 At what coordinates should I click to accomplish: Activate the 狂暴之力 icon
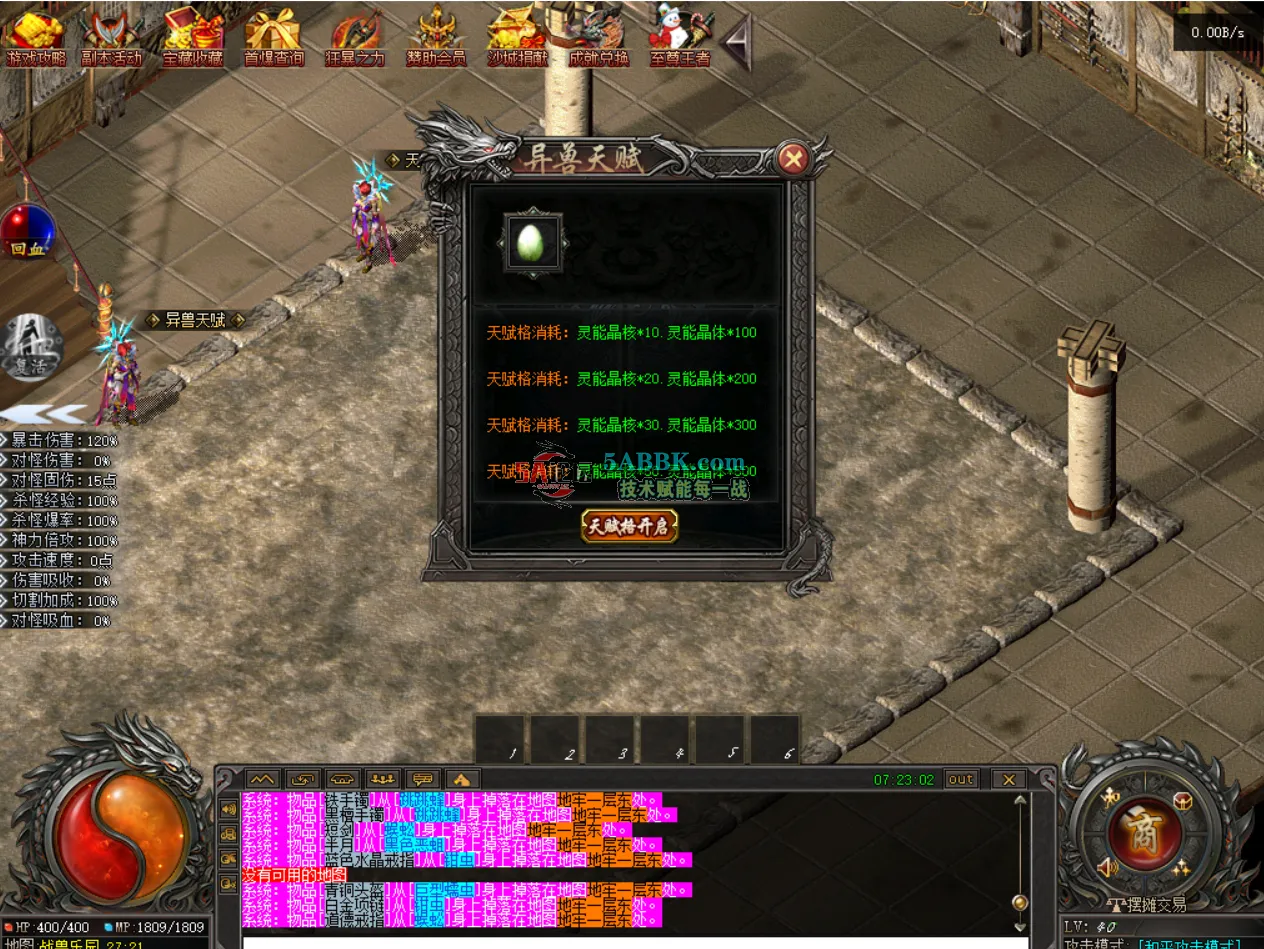click(355, 37)
